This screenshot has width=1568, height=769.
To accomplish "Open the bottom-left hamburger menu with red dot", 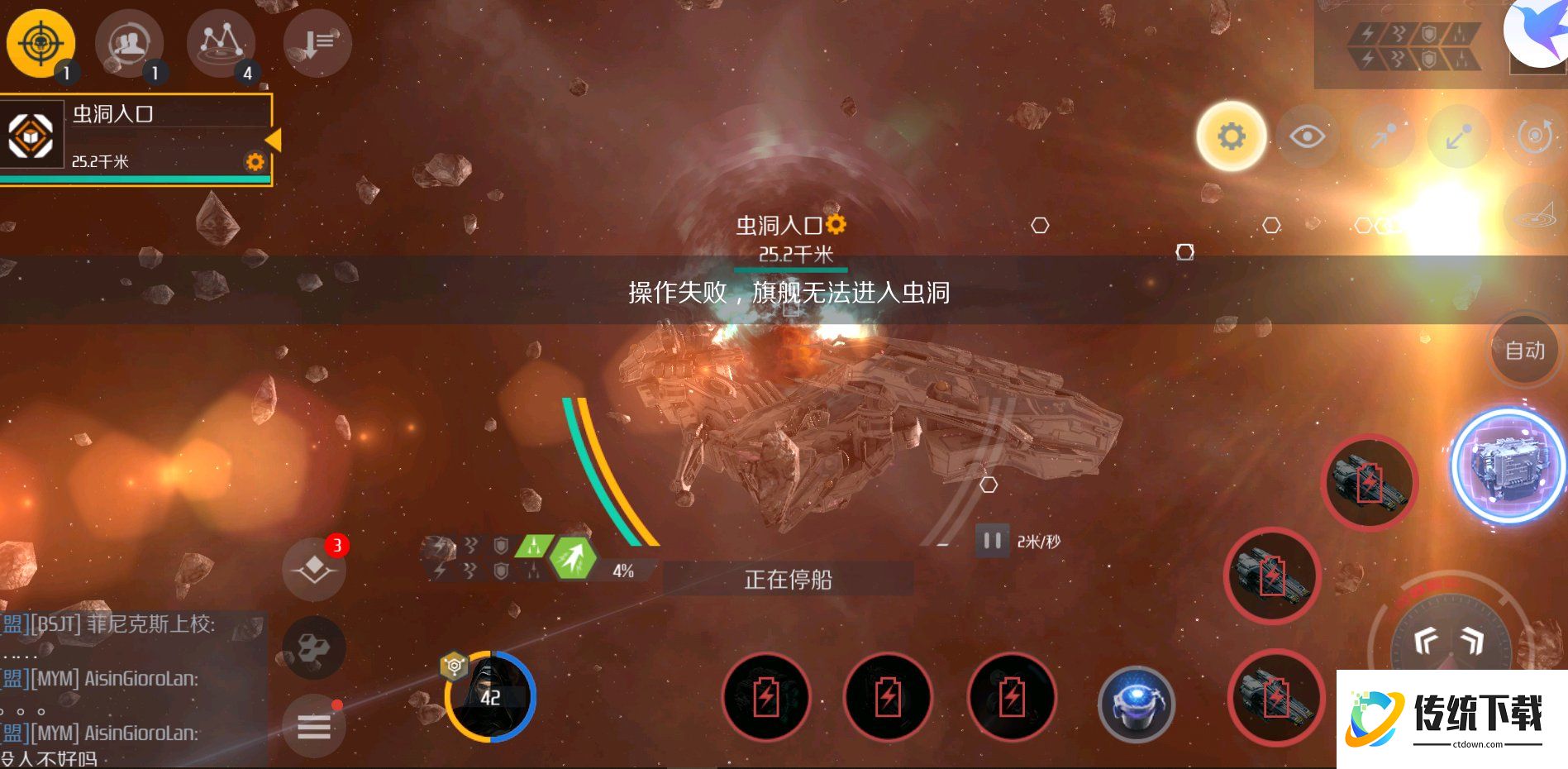I will coord(314,725).
